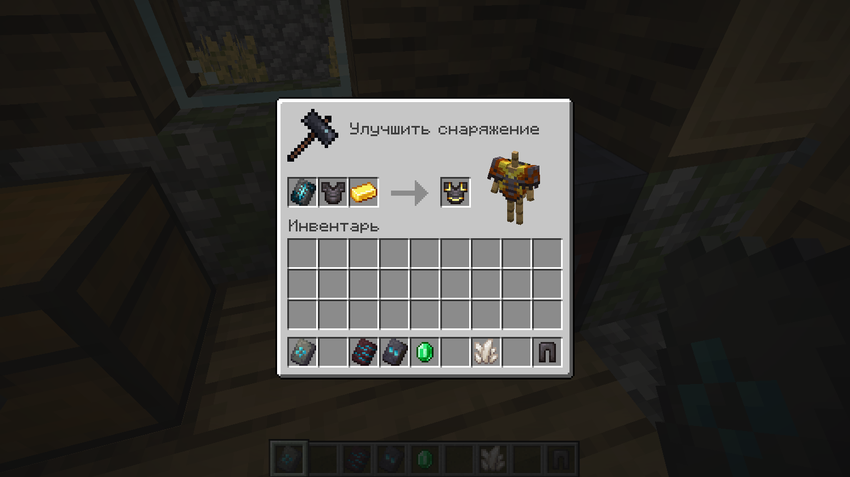850x477 pixels.
Task: Pick up the white quartz in the hotbar row
Action: 486,352
